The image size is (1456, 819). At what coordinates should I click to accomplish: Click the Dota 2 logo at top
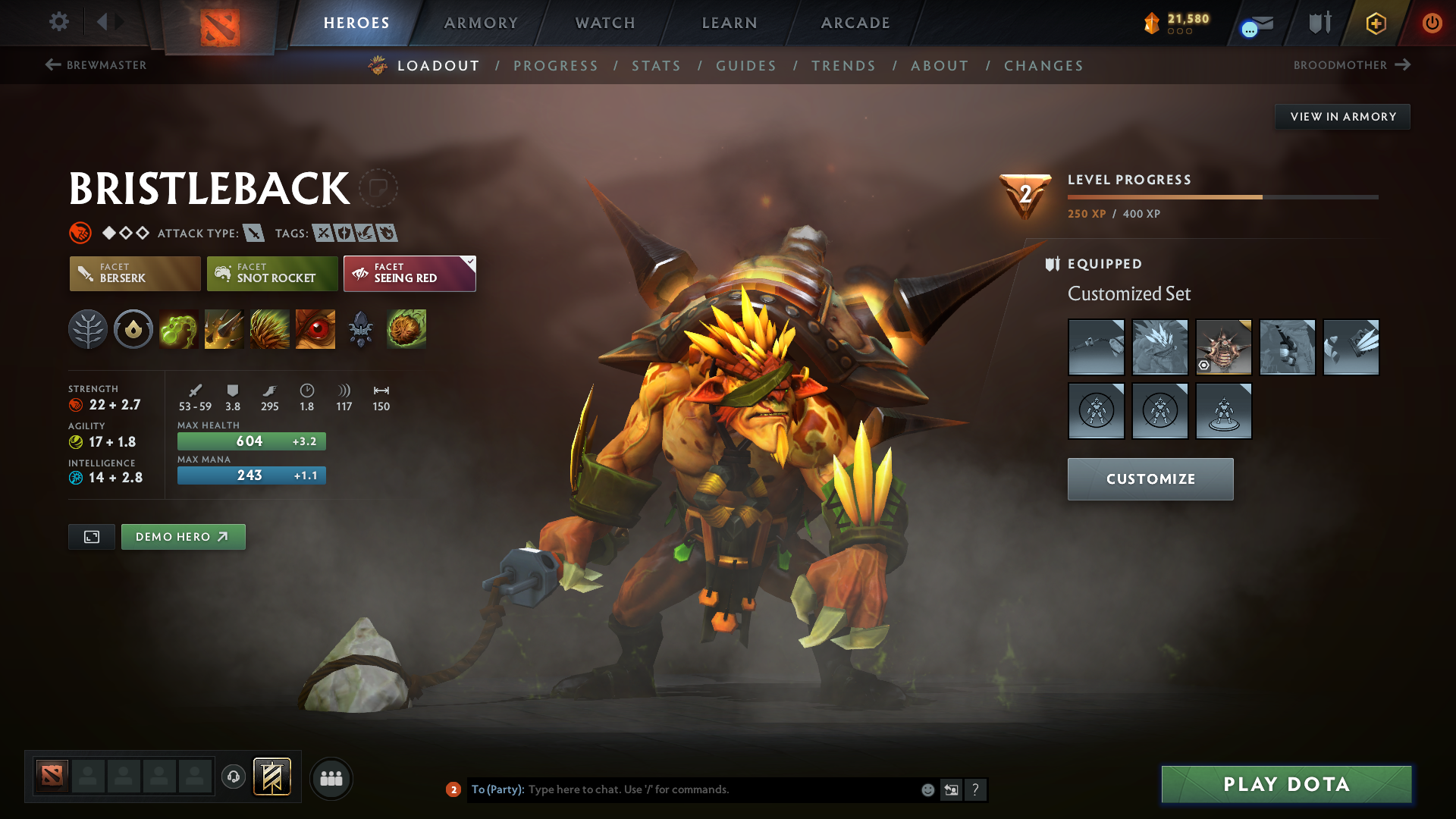[220, 23]
